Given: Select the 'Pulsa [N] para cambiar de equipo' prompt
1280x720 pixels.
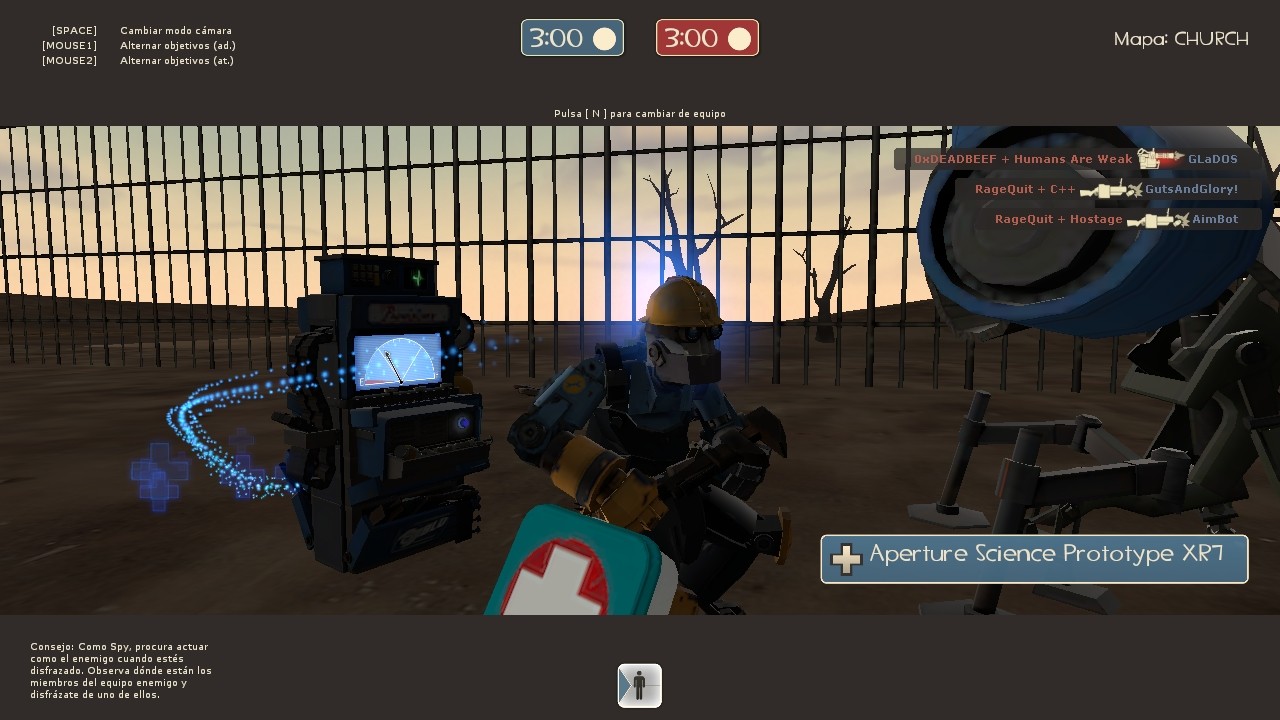Looking at the screenshot, I should [639, 113].
